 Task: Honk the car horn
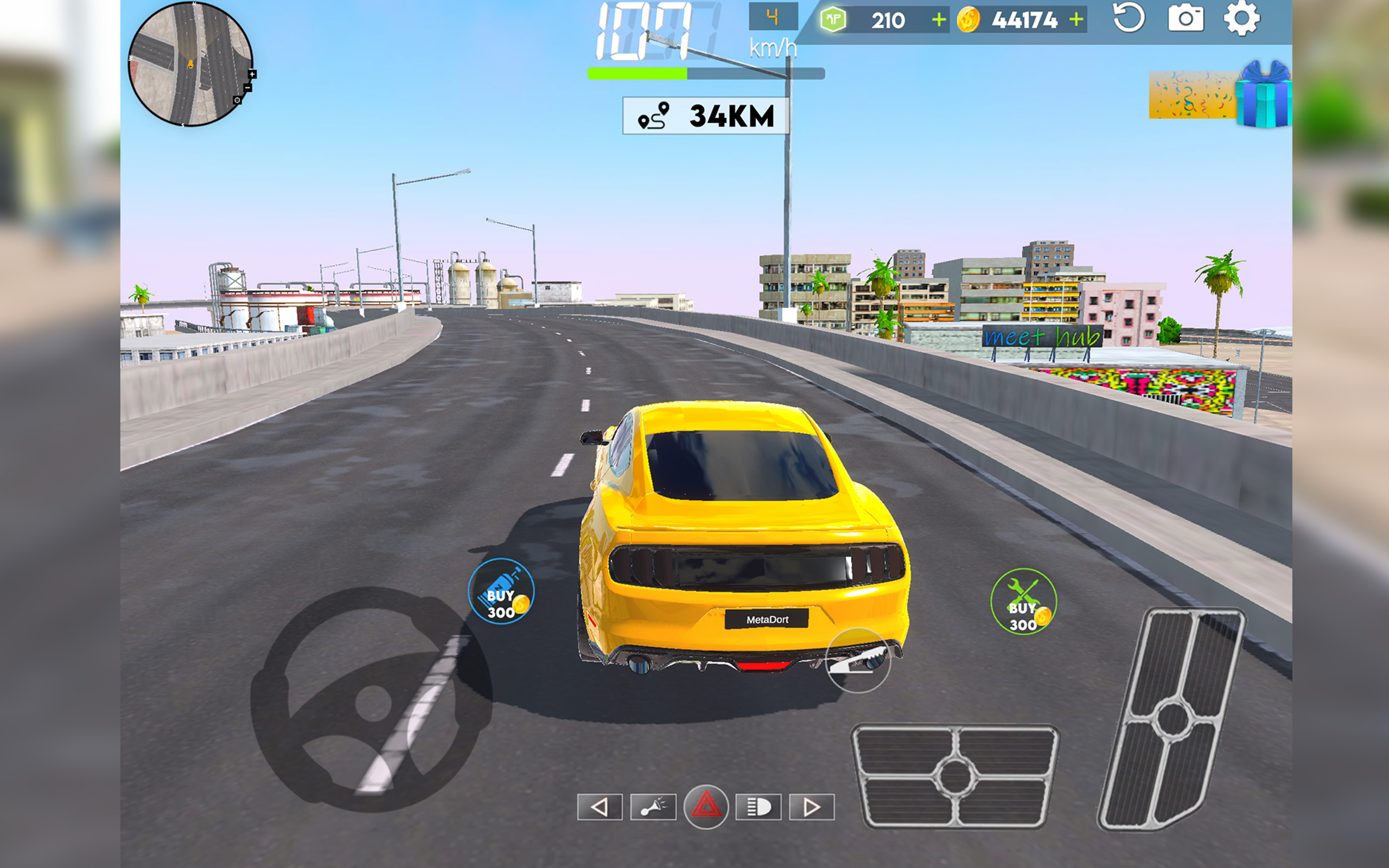click(x=654, y=806)
